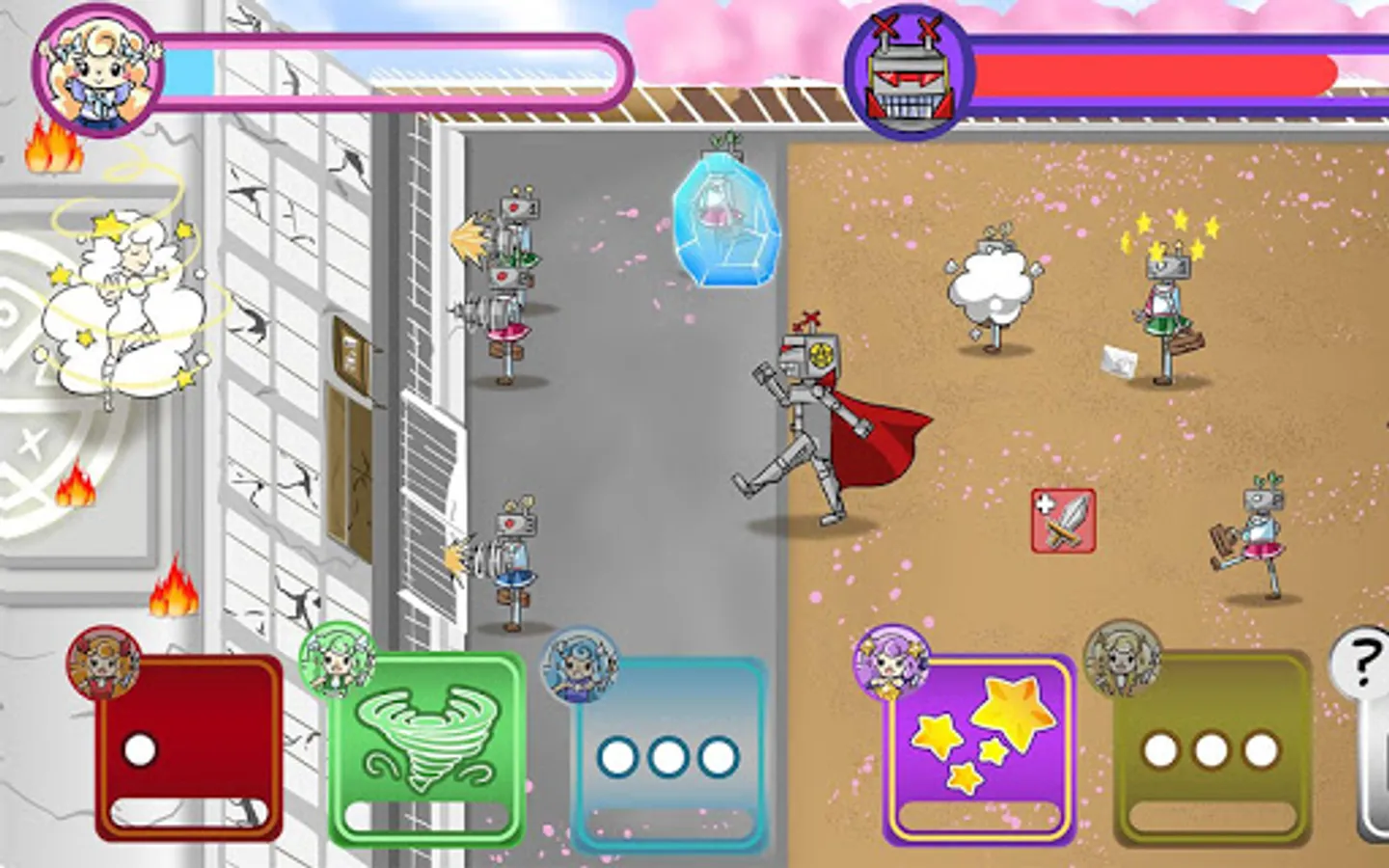Tap the sheep fairy portrait on the olive card
This screenshot has width=1389, height=868.
click(x=1124, y=660)
